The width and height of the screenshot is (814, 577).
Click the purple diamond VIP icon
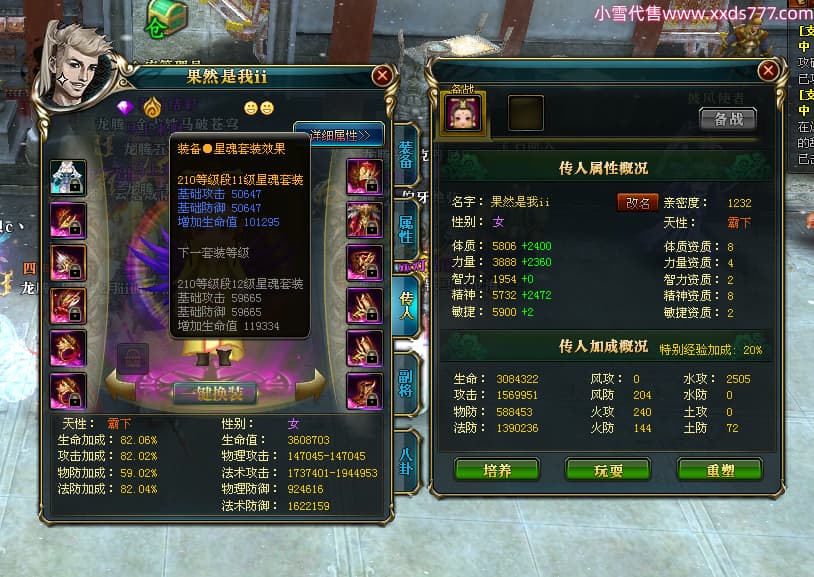pyautogui.click(x=125, y=107)
